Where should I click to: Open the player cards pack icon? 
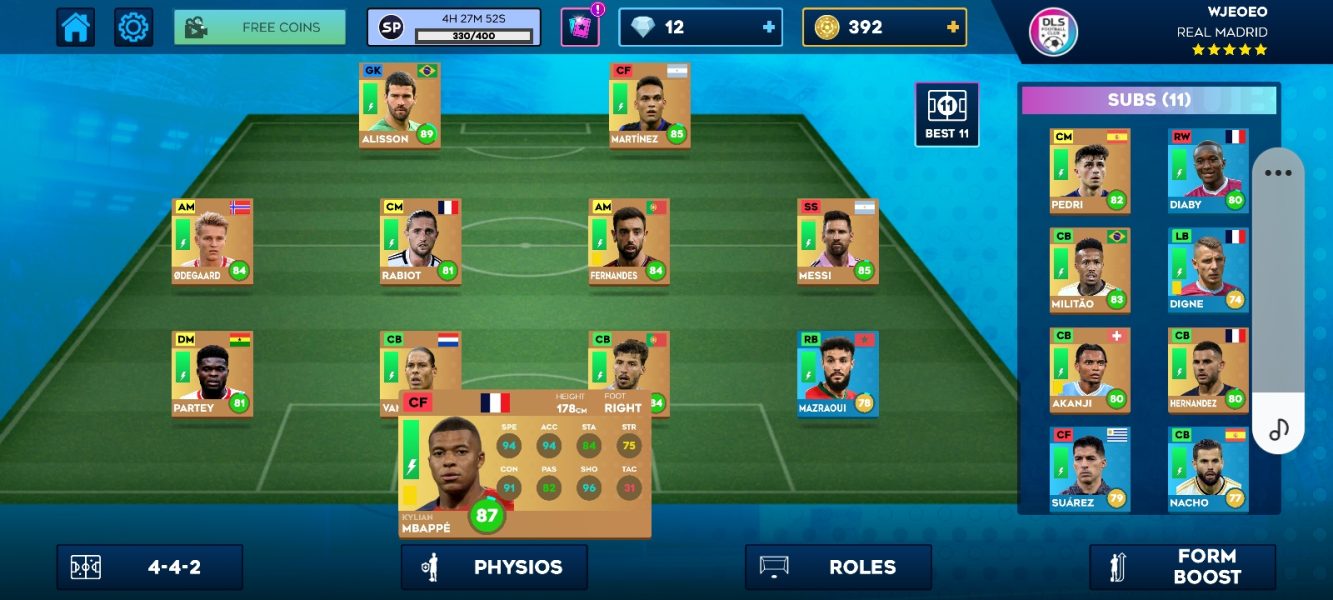[x=579, y=27]
